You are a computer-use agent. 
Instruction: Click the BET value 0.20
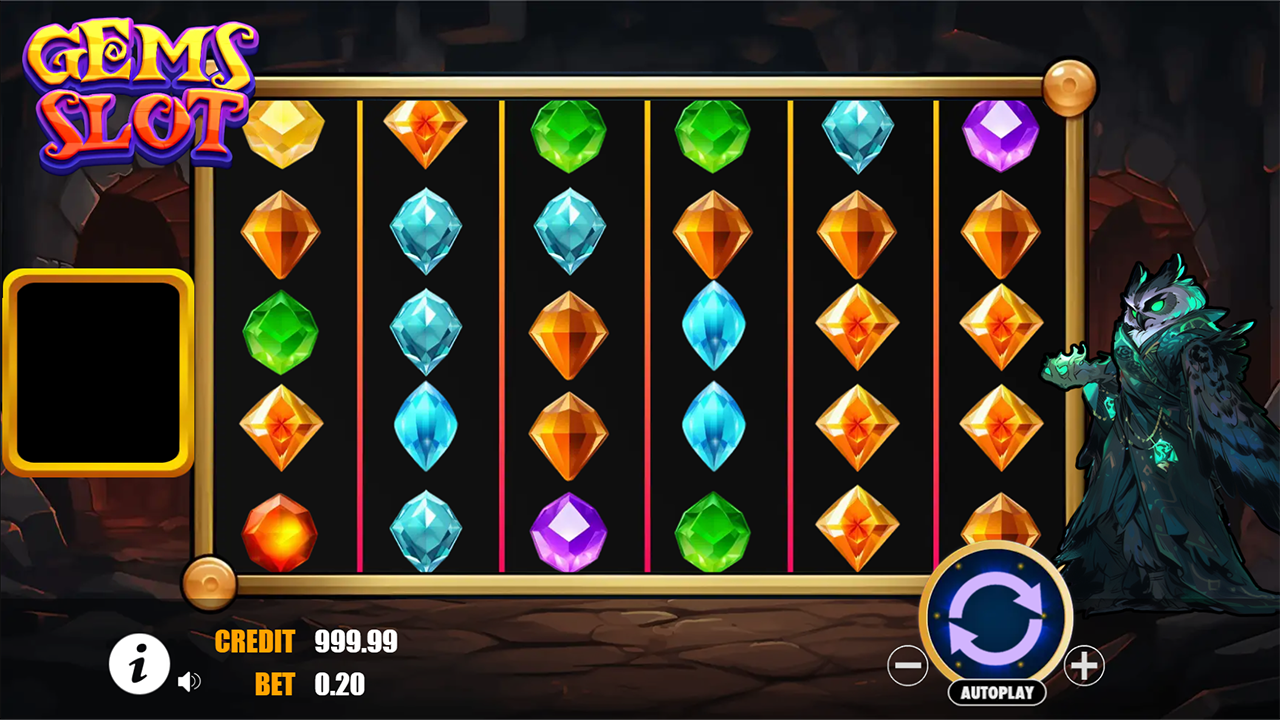click(340, 686)
